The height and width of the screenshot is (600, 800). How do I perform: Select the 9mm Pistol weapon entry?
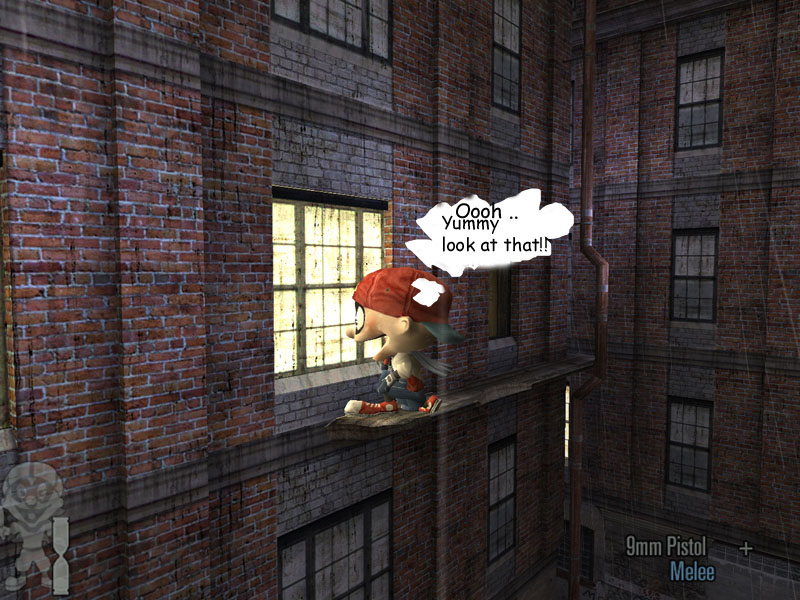coord(666,546)
